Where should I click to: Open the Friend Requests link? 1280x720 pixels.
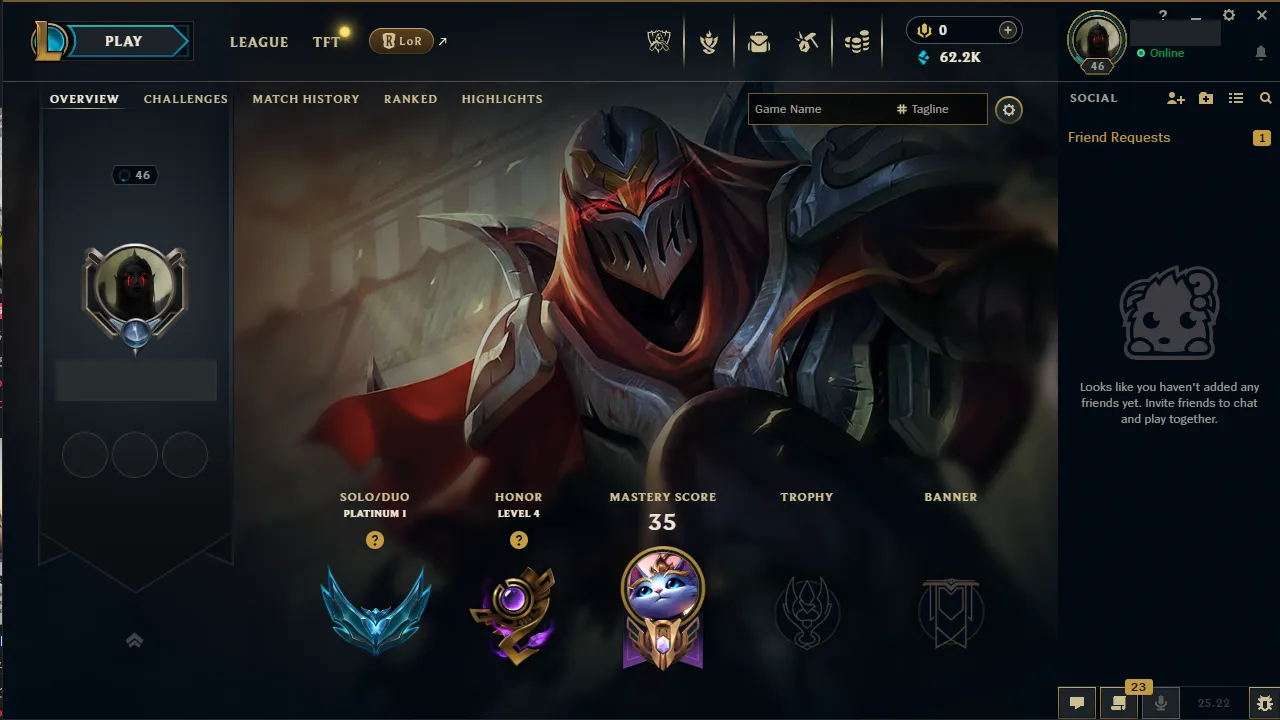click(1118, 137)
